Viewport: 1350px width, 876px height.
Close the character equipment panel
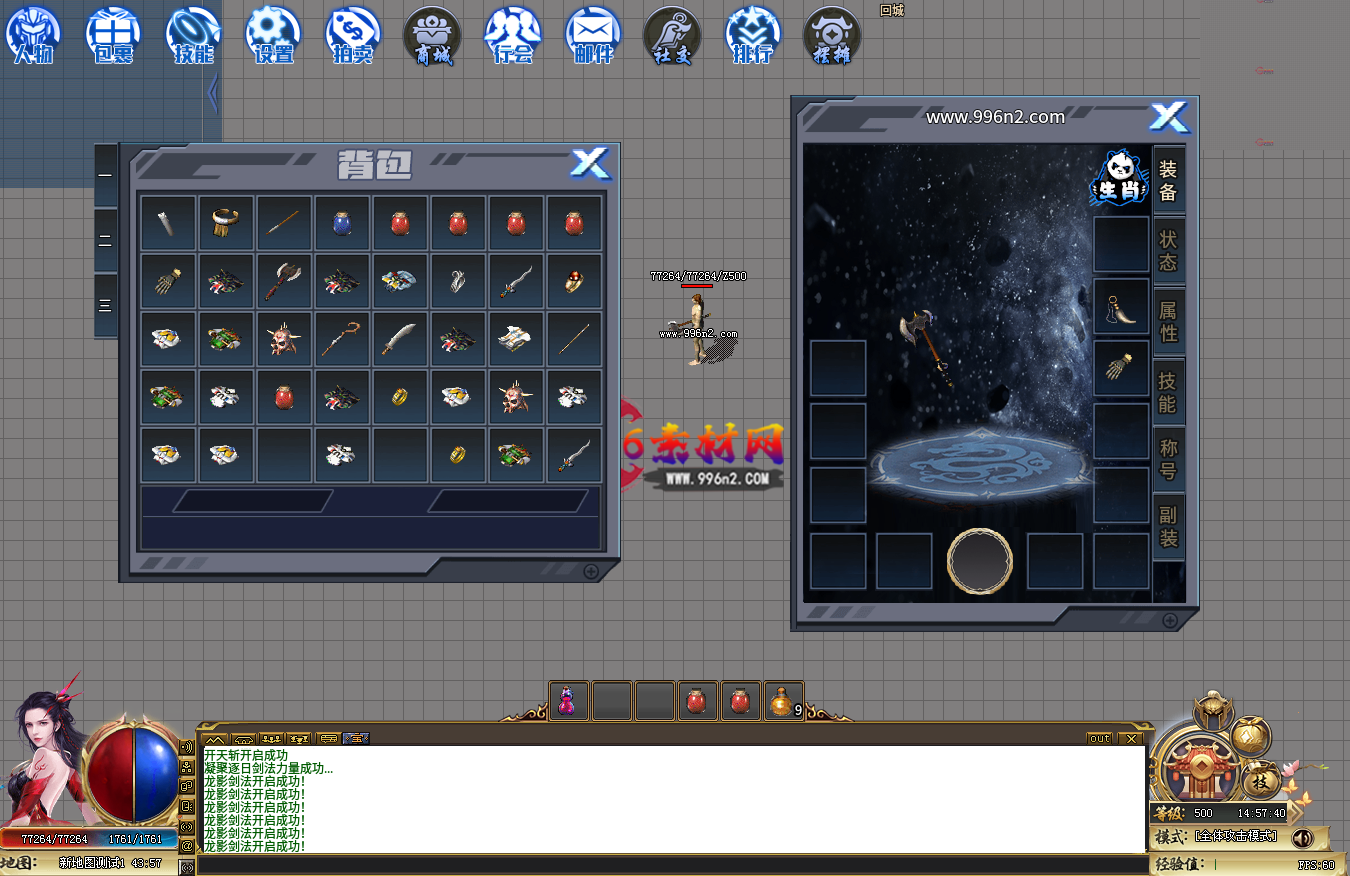click(x=1168, y=117)
